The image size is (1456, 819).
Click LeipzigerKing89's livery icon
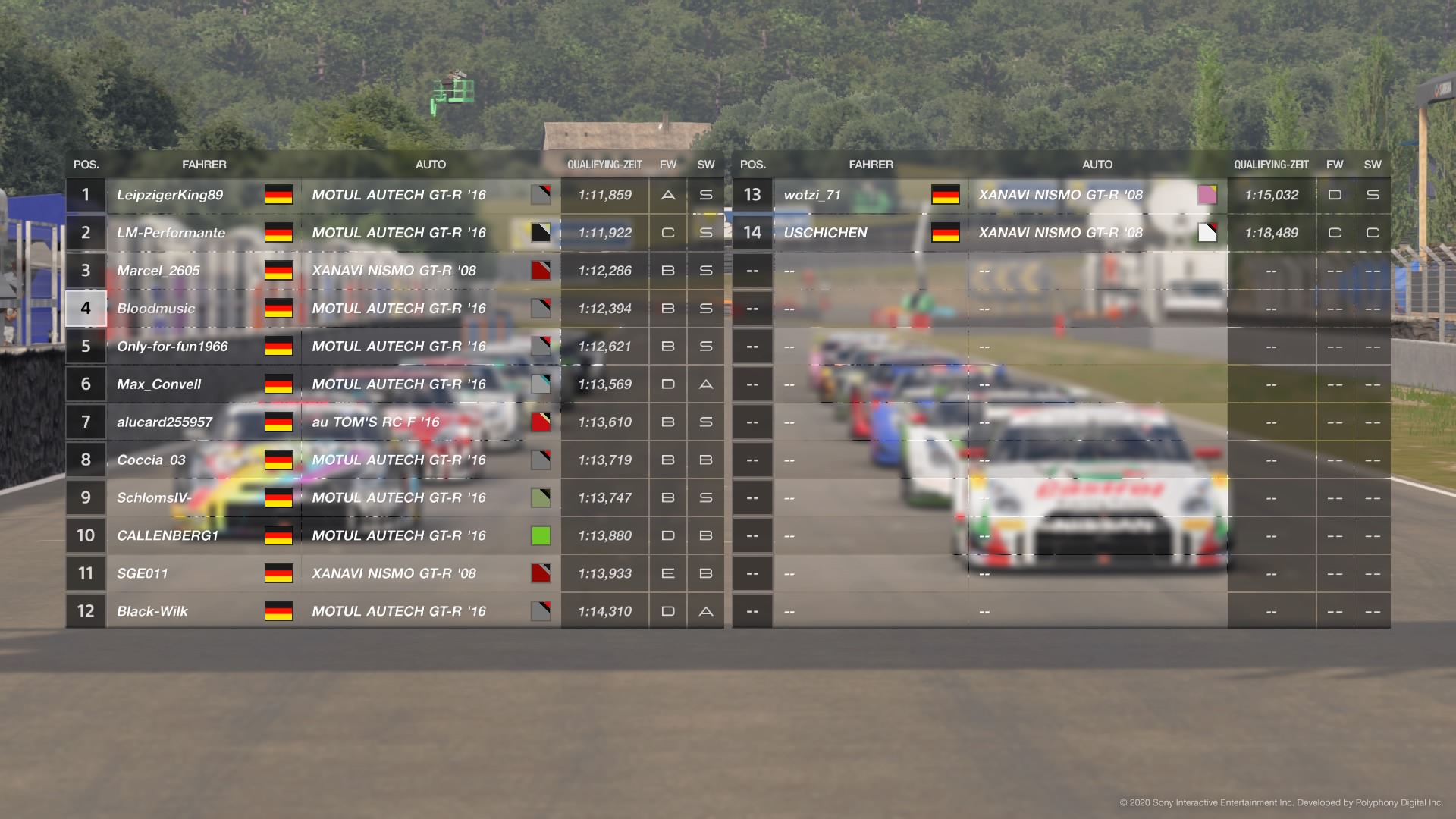(541, 195)
